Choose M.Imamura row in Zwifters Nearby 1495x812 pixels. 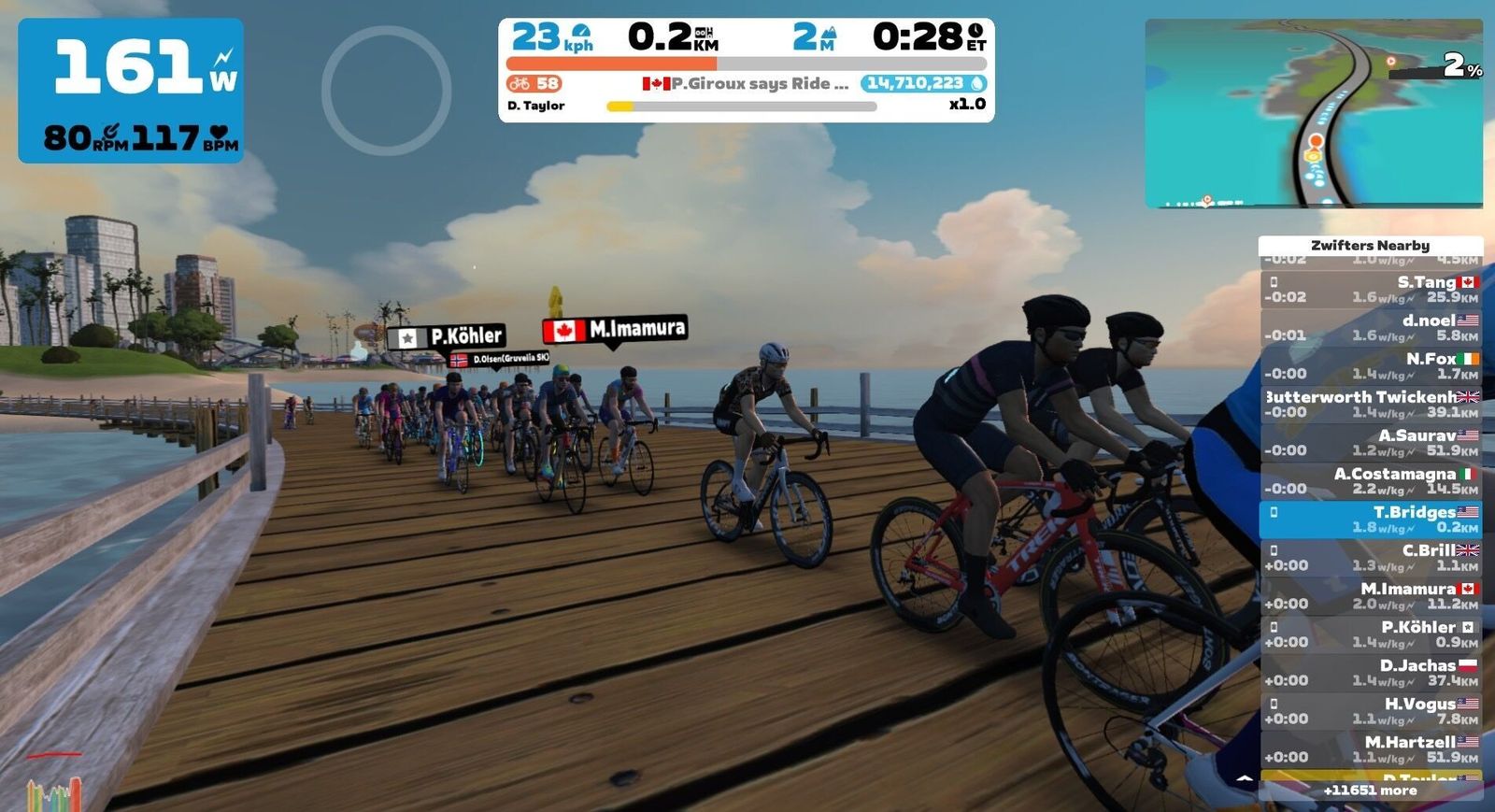click(1371, 595)
